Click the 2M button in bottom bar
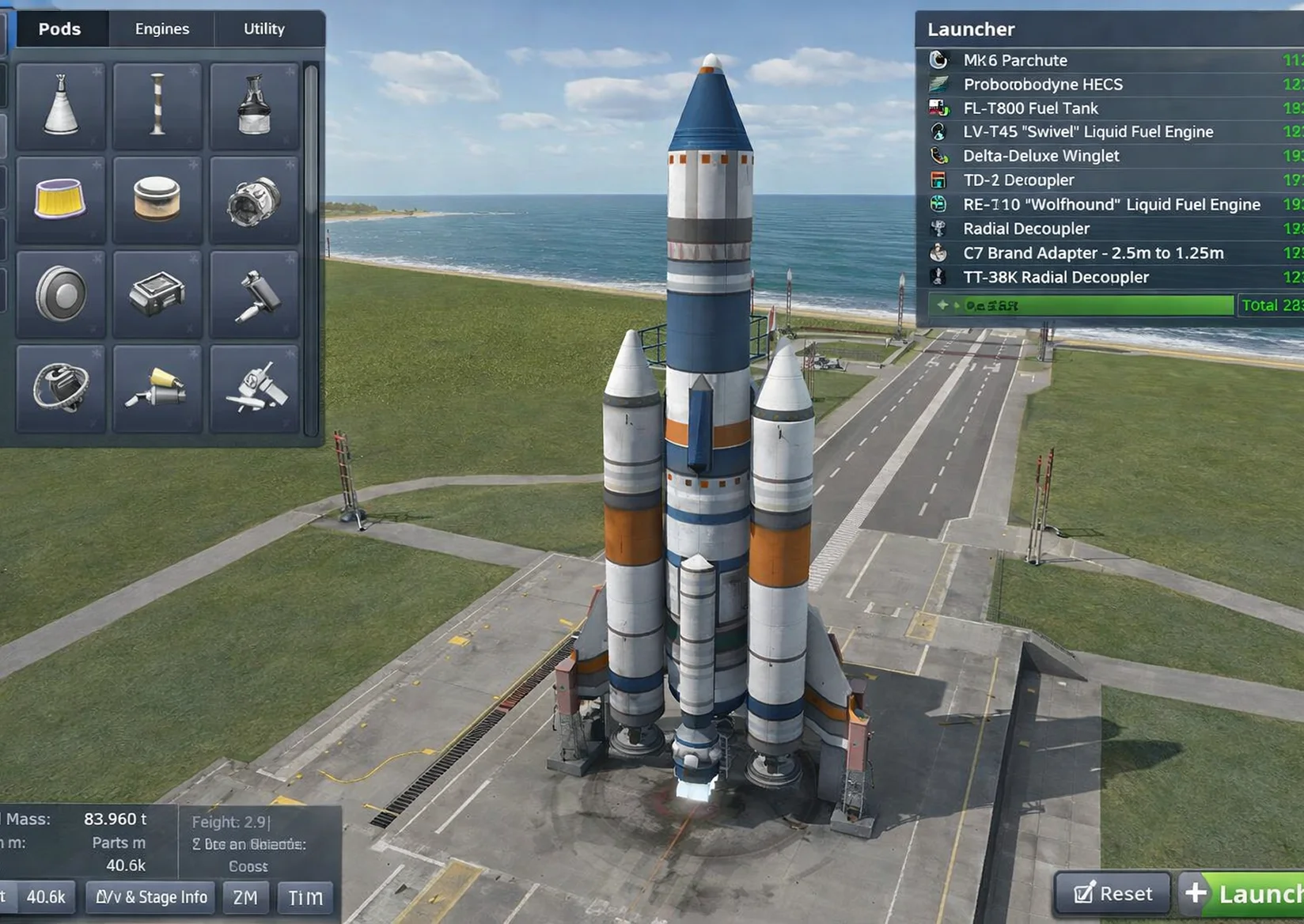Viewport: 1304px width, 924px height. (246, 897)
